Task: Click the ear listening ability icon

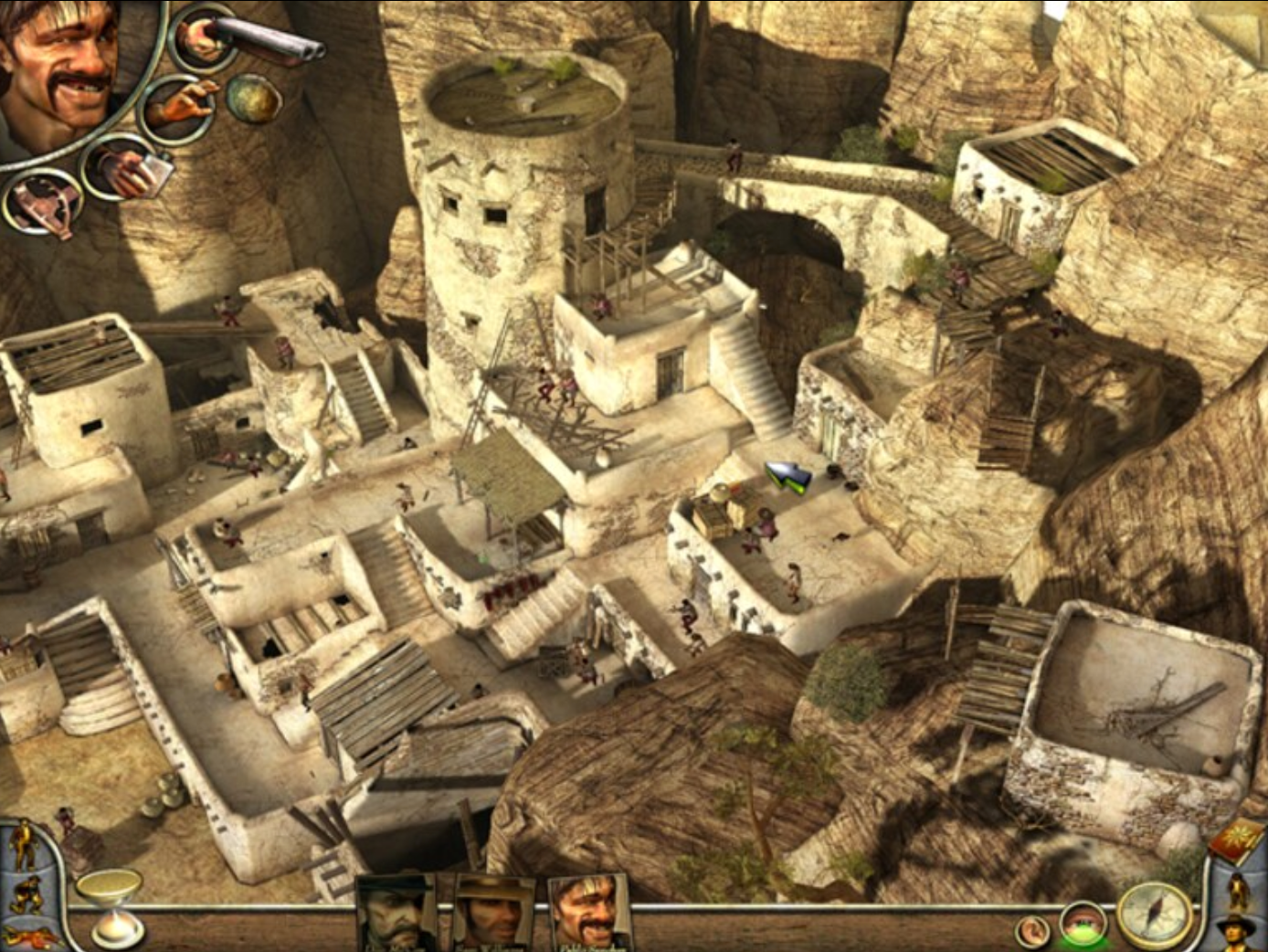Action: pos(1034,930)
